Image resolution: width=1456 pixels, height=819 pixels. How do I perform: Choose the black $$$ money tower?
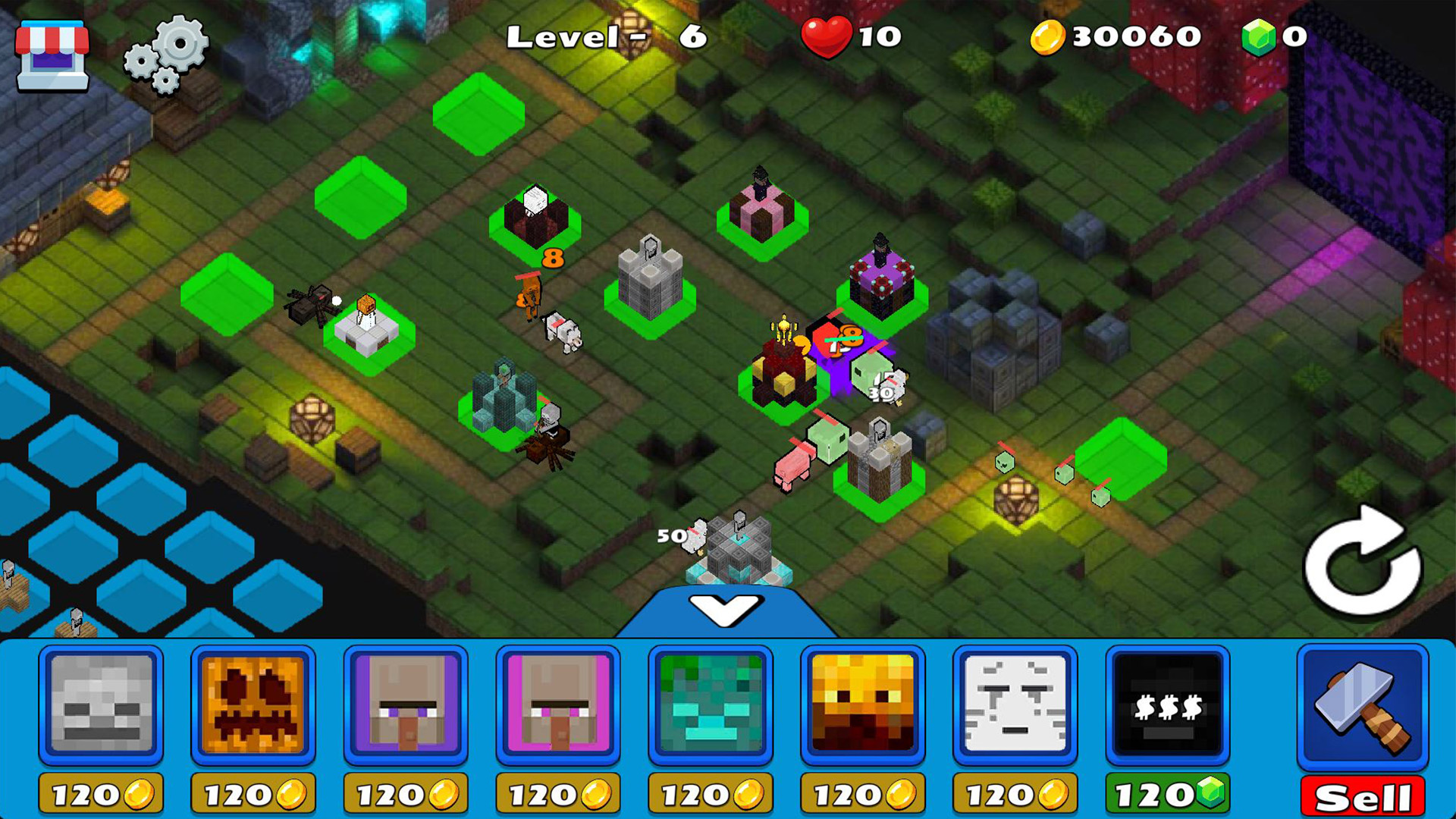pos(1169,708)
